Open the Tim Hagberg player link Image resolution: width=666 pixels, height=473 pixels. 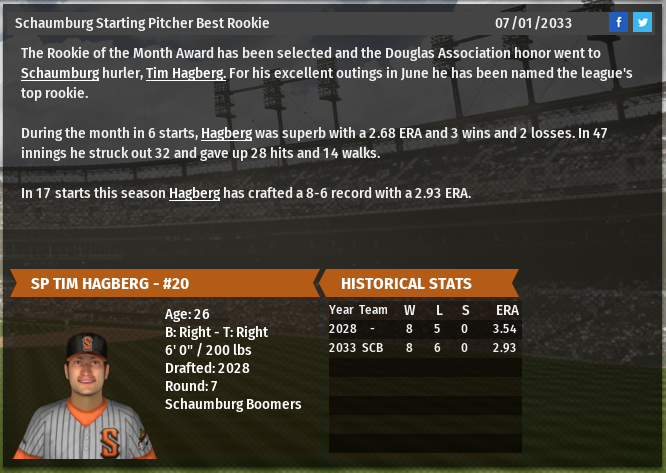186,73
